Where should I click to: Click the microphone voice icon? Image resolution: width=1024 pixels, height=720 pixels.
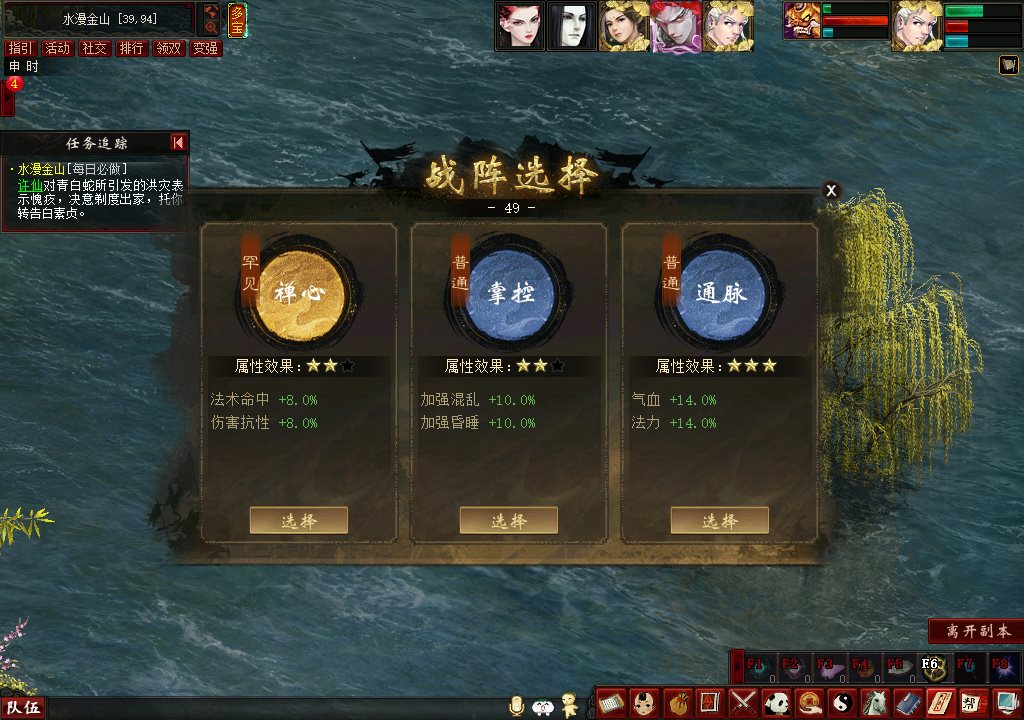click(x=517, y=706)
